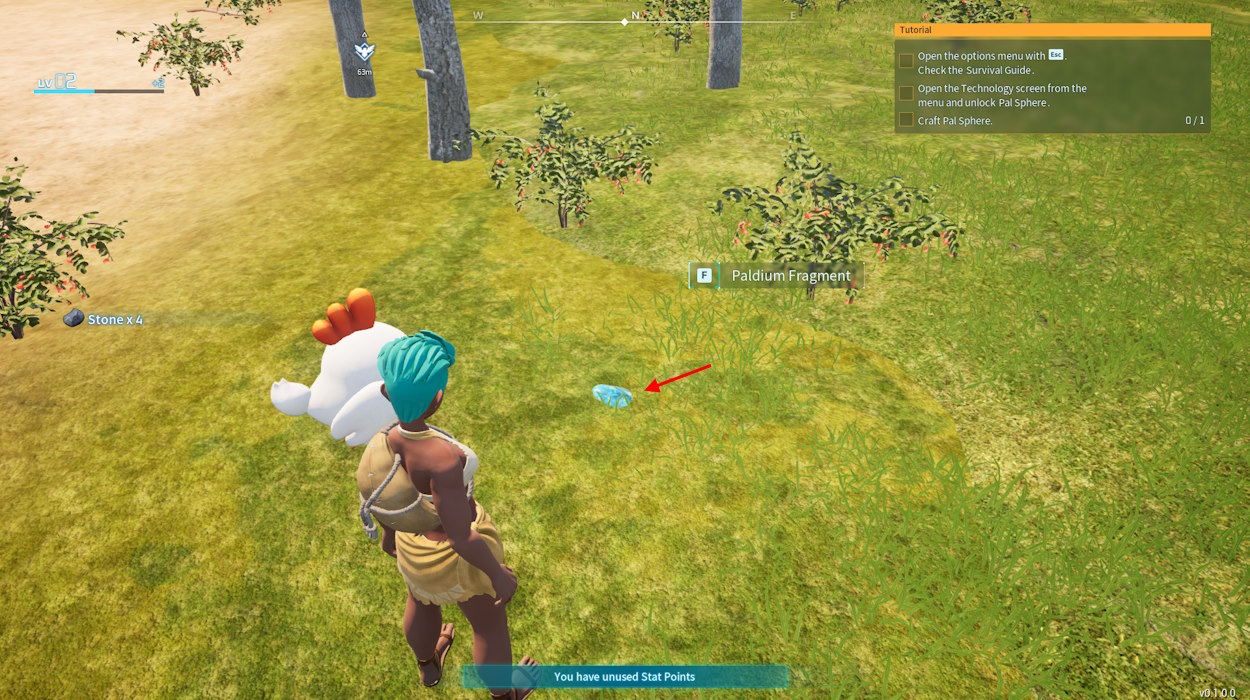Click the Craft Pal Sphere objective checkbox
The width and height of the screenshot is (1250, 700).
tap(906, 120)
